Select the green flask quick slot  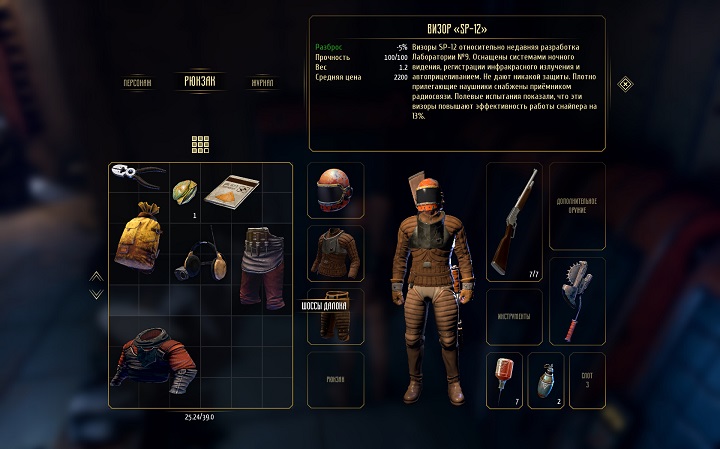click(x=545, y=380)
